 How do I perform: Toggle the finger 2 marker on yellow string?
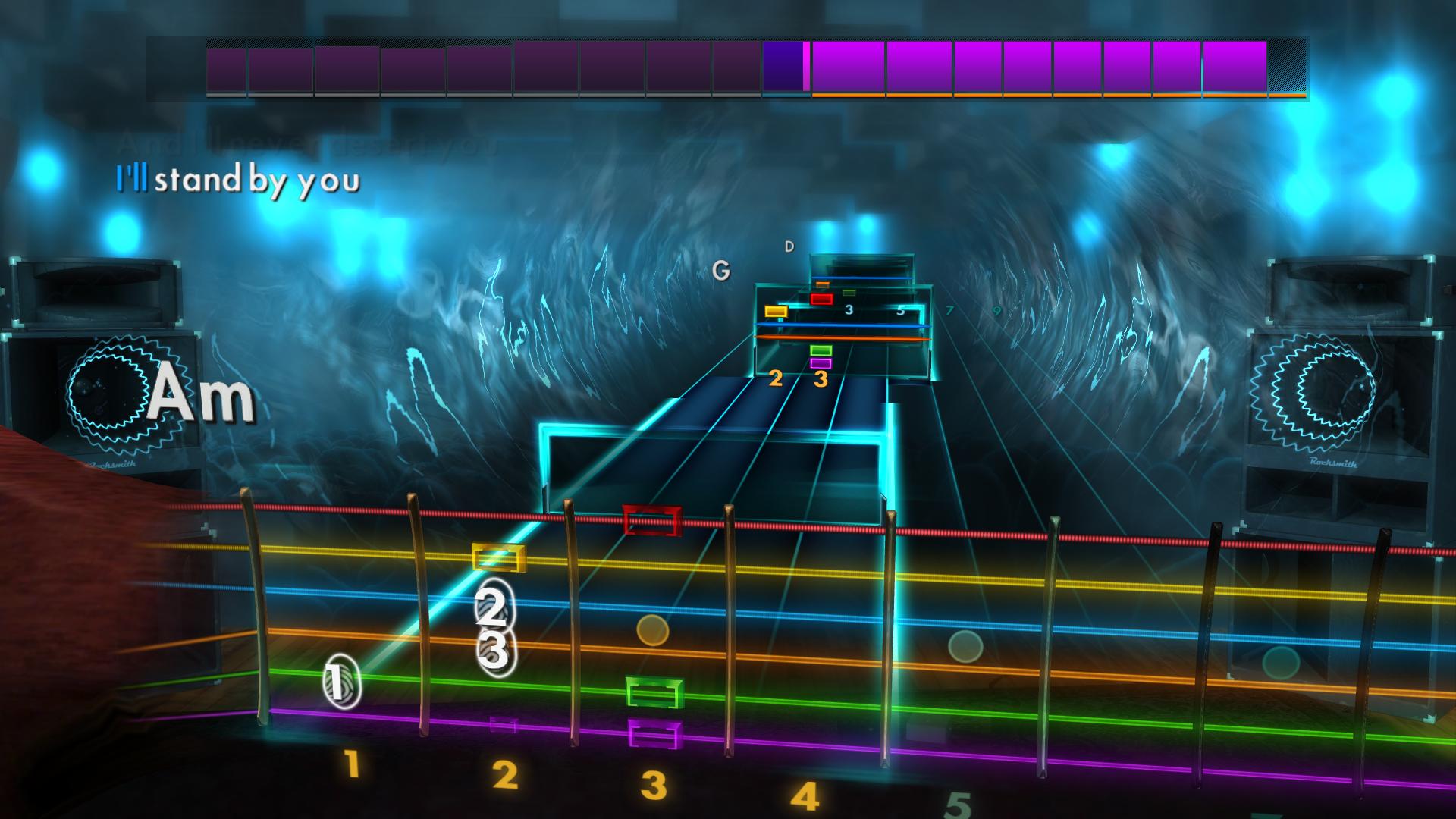(493, 607)
